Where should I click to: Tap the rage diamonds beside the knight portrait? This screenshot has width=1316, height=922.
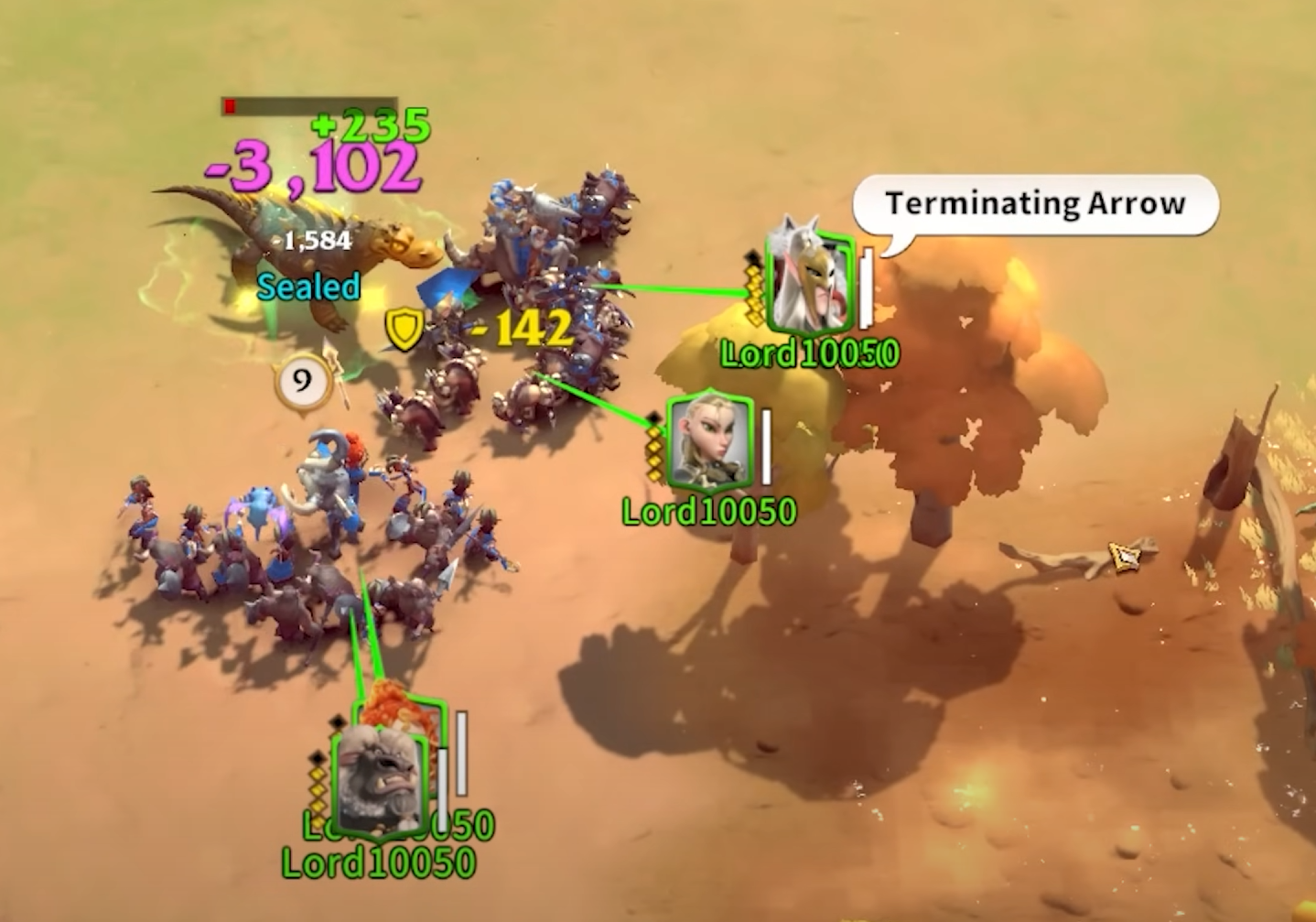click(753, 288)
